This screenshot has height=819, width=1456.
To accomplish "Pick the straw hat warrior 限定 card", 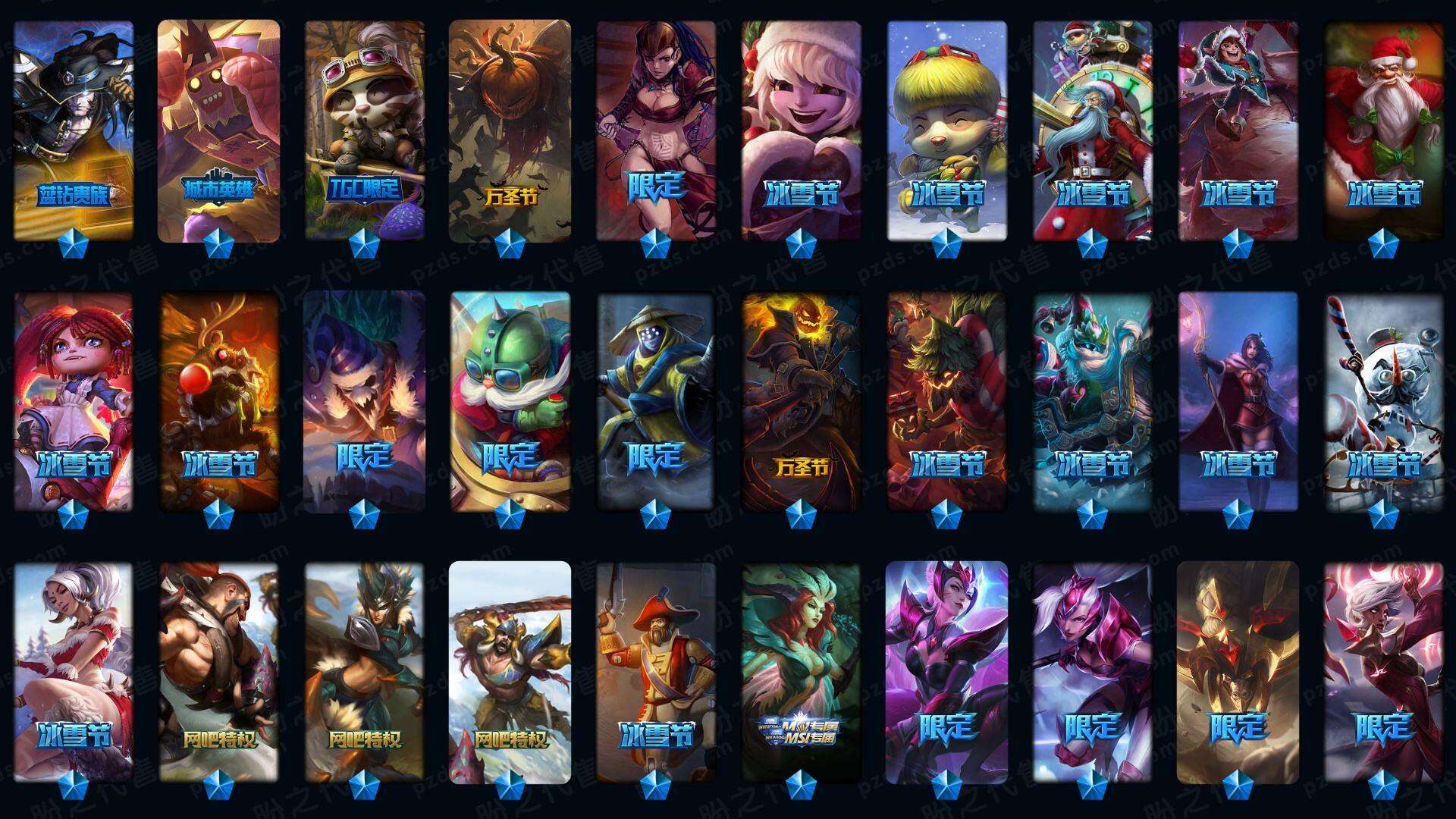I will 656,402.
